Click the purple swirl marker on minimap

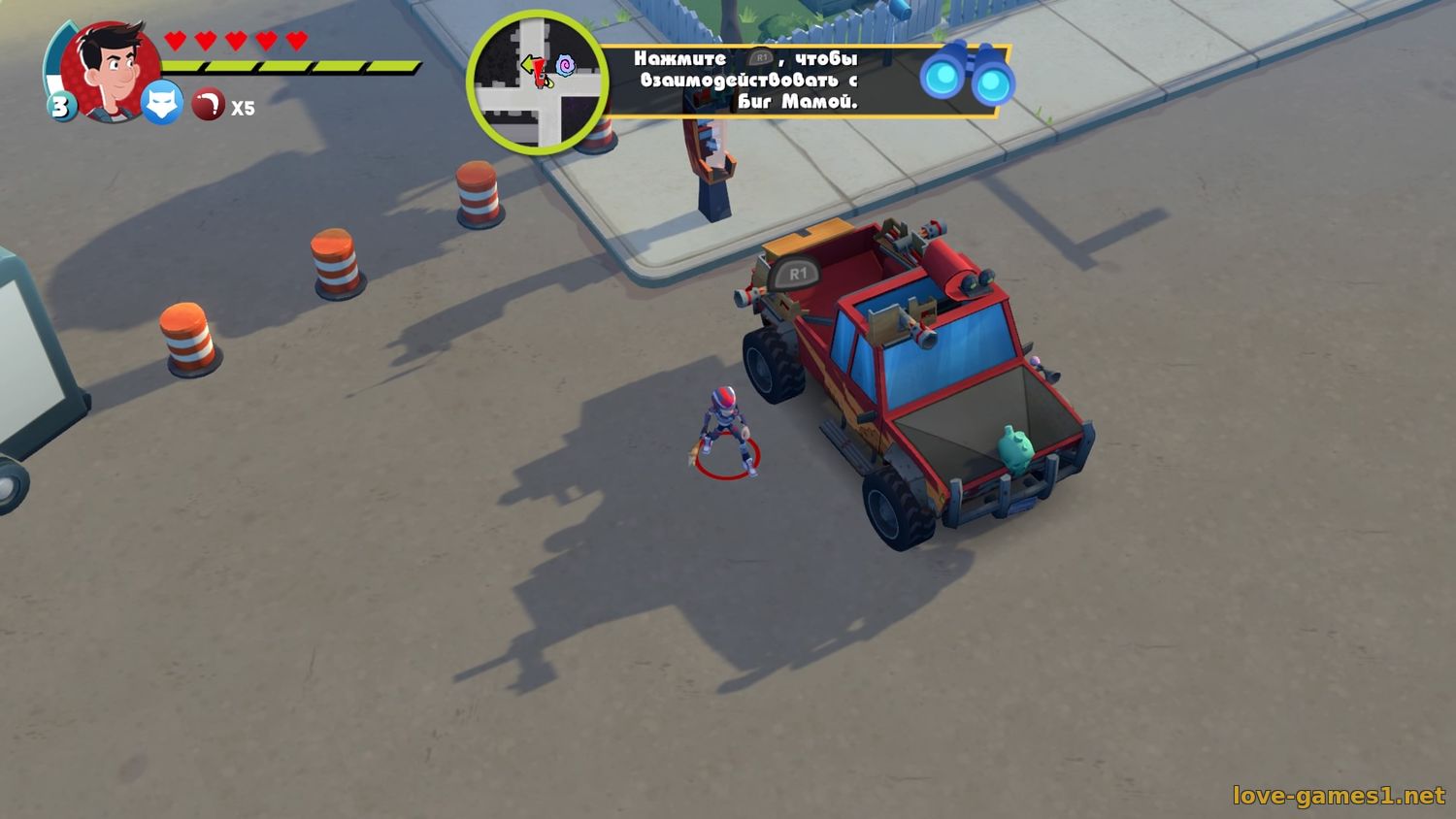565,67
